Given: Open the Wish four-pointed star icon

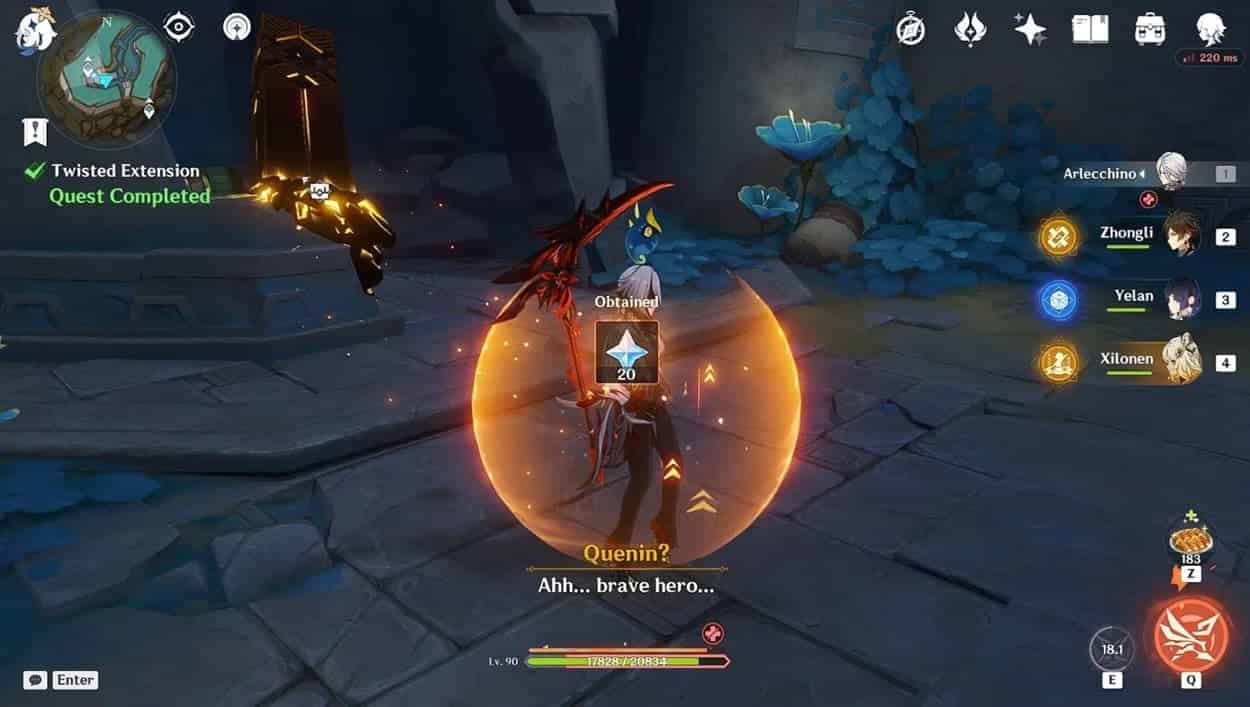Looking at the screenshot, I should click(x=1030, y=29).
